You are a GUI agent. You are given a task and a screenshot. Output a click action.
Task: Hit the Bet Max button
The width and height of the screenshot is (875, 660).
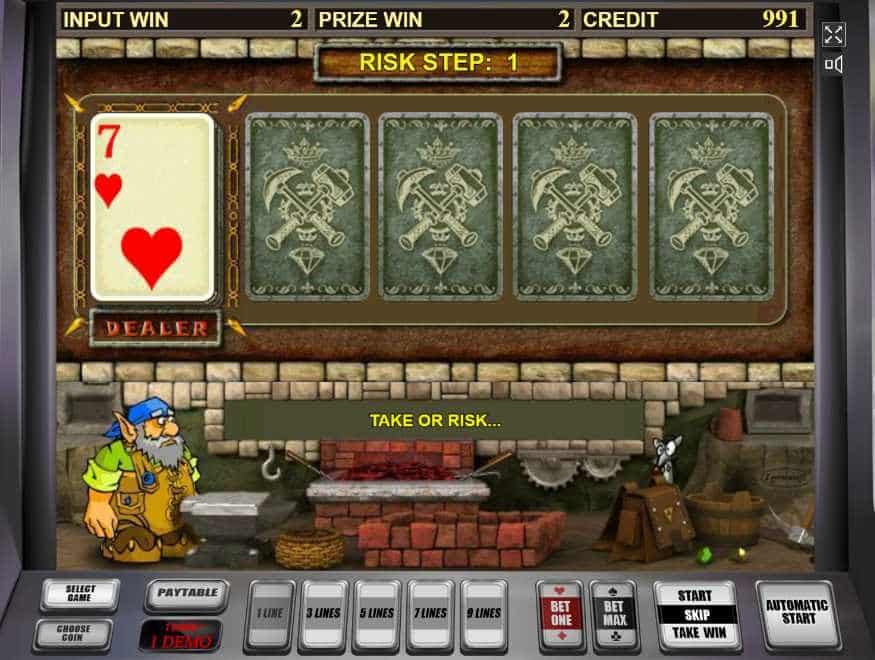(x=614, y=613)
